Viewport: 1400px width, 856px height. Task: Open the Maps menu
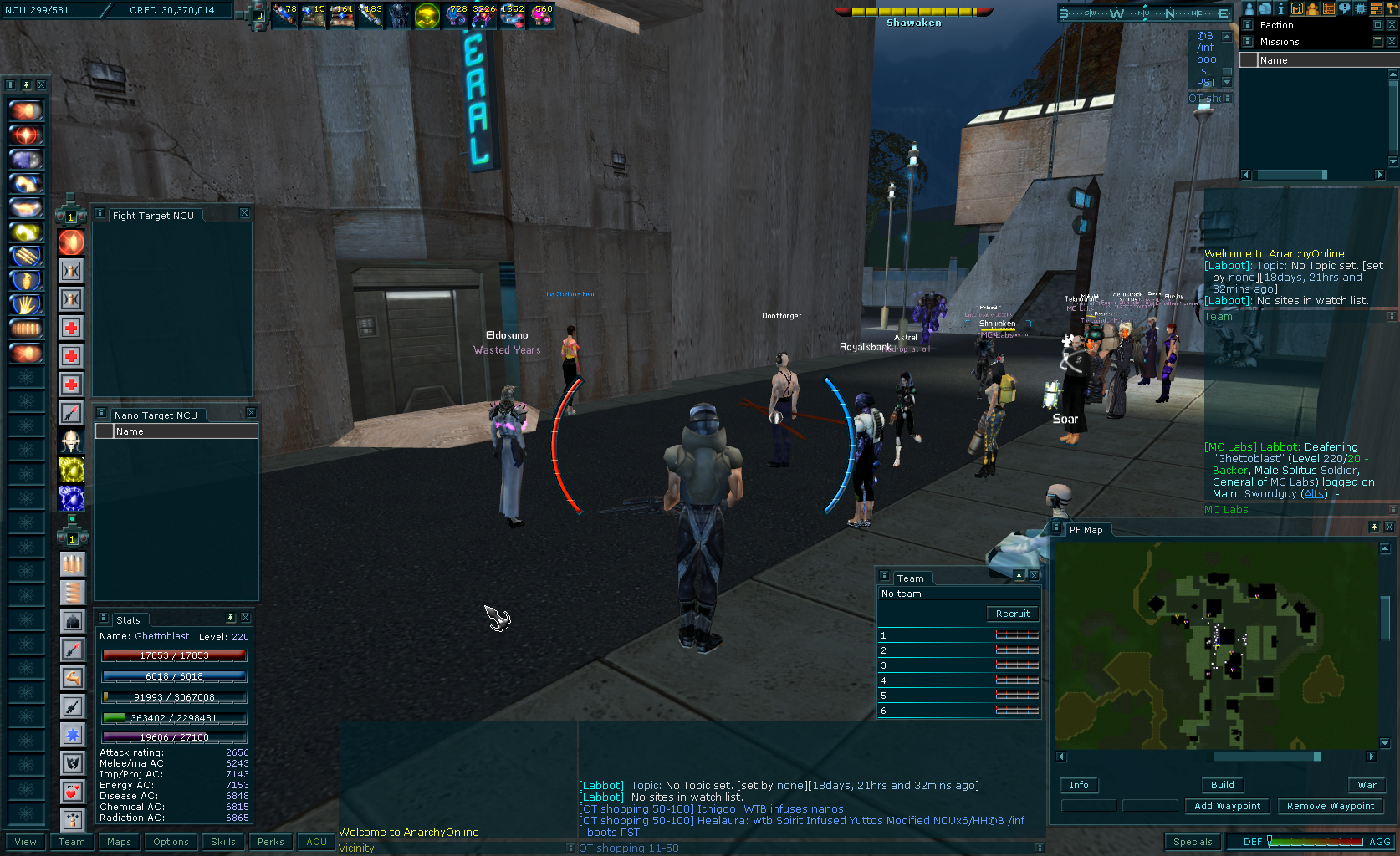click(119, 842)
